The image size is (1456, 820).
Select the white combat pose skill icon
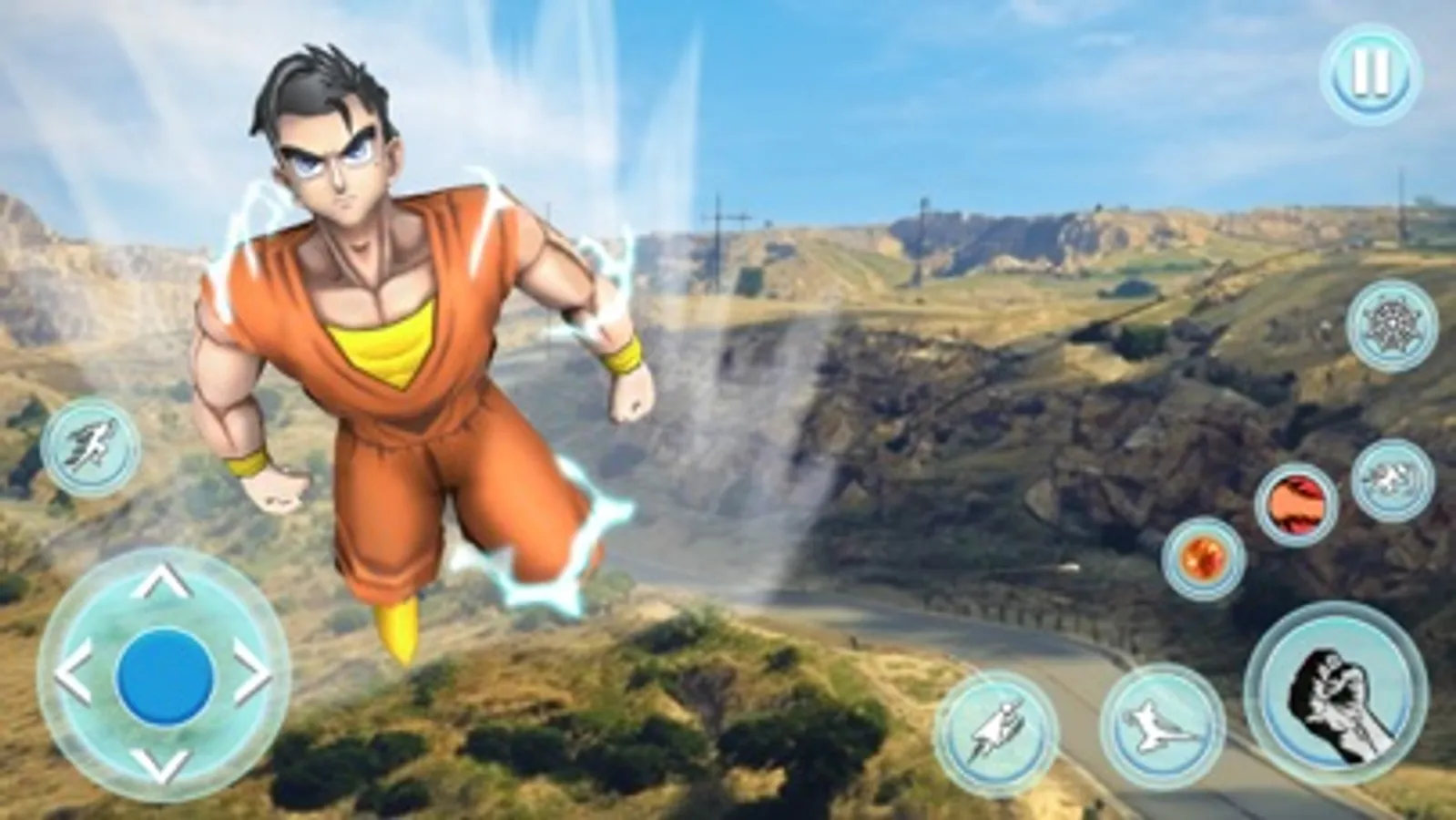pyautogui.click(x=1391, y=478)
